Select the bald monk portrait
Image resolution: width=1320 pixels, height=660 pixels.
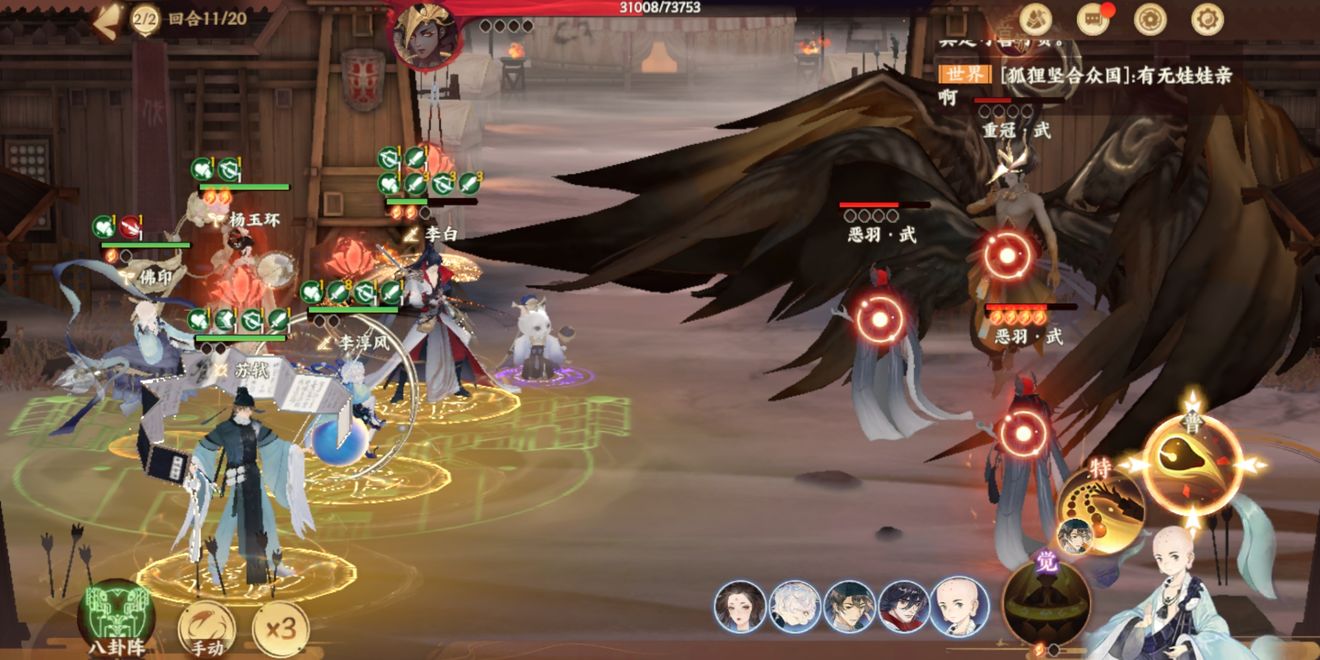point(959,607)
